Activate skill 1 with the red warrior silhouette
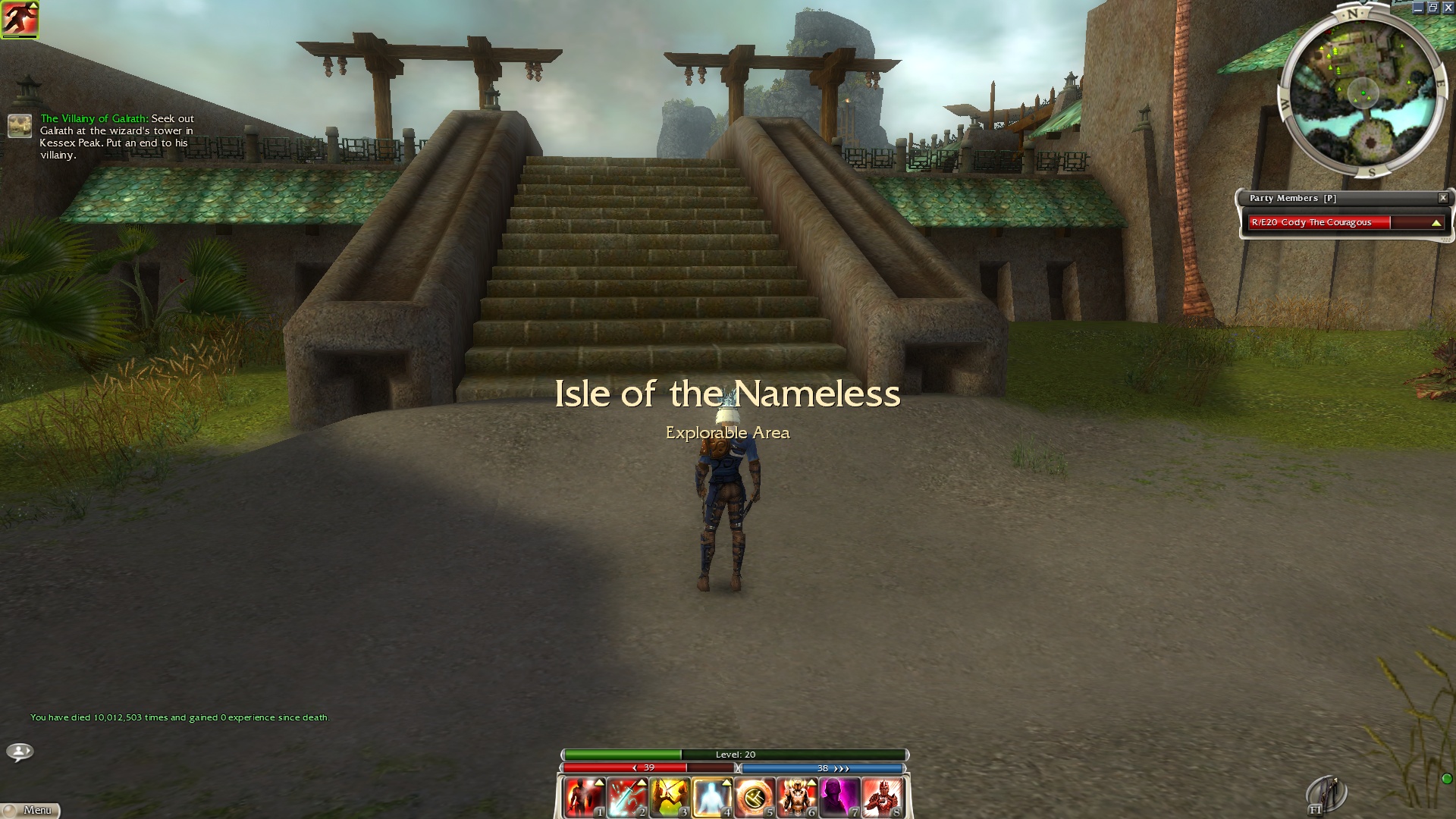The height and width of the screenshot is (819, 1456). tap(584, 797)
